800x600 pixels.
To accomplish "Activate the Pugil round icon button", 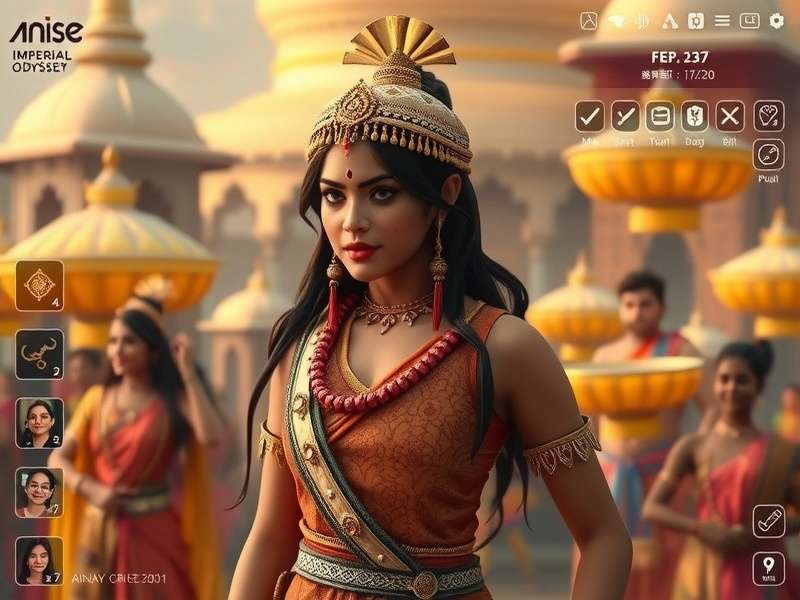I will tap(768, 155).
